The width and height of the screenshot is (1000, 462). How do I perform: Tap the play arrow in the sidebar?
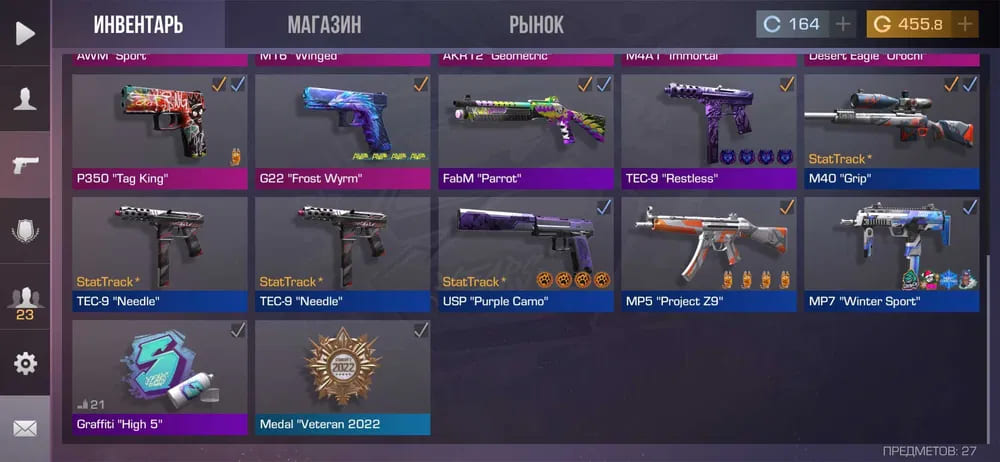click(25, 33)
